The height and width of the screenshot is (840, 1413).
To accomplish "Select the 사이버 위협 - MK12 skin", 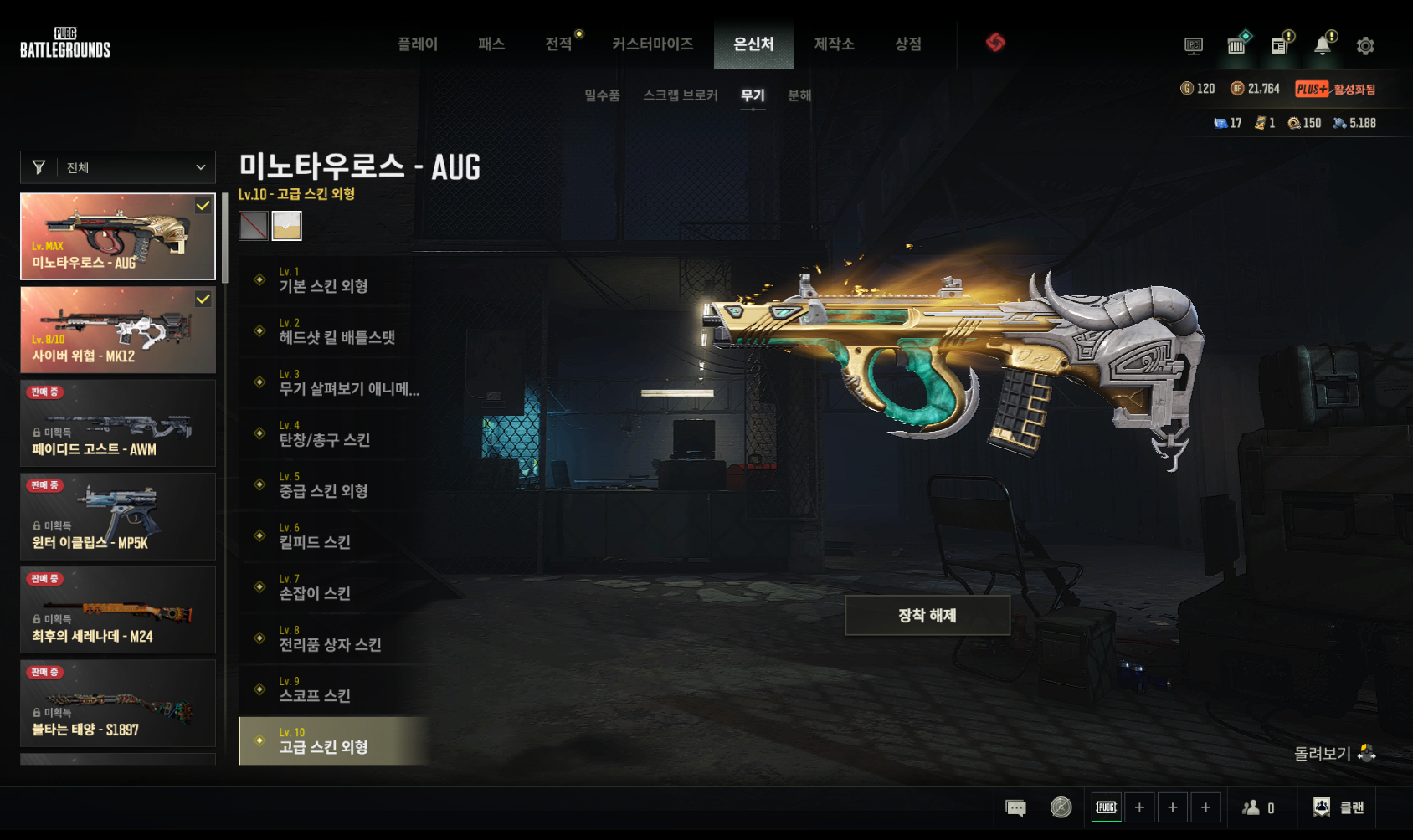I will tap(118, 330).
